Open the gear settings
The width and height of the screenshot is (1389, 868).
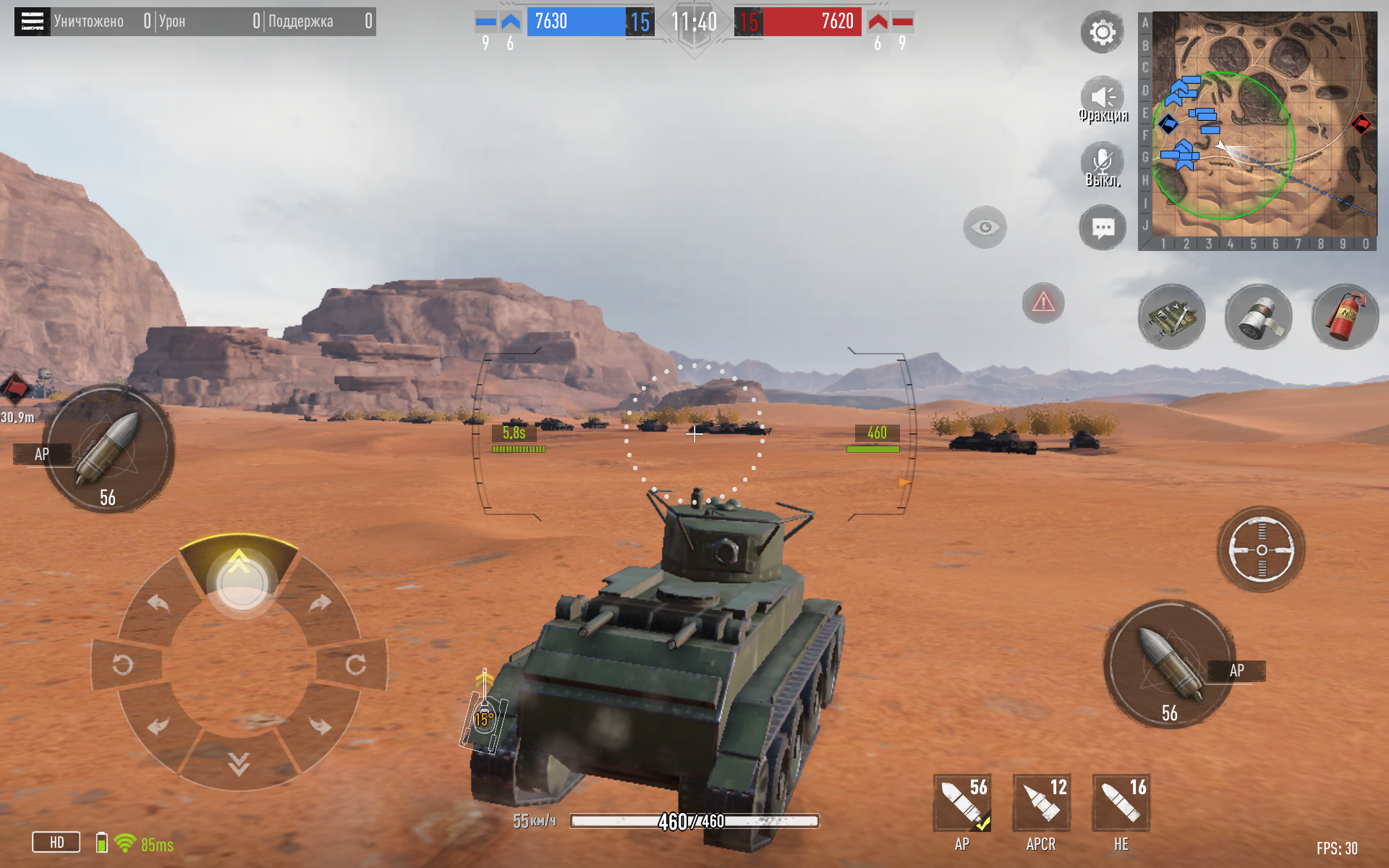[x=1102, y=33]
